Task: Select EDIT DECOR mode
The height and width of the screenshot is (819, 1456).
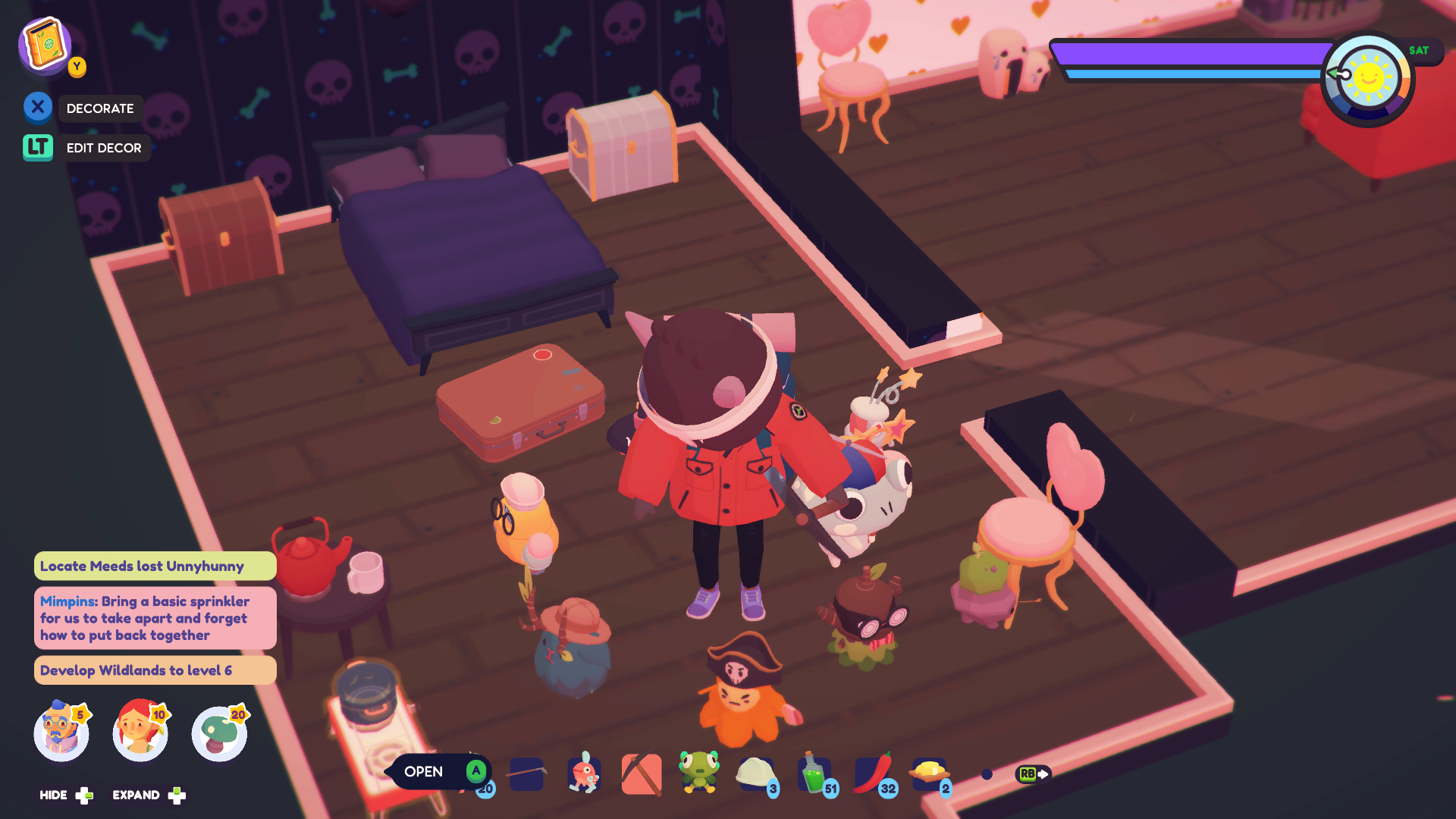Action: pyautogui.click(x=104, y=148)
